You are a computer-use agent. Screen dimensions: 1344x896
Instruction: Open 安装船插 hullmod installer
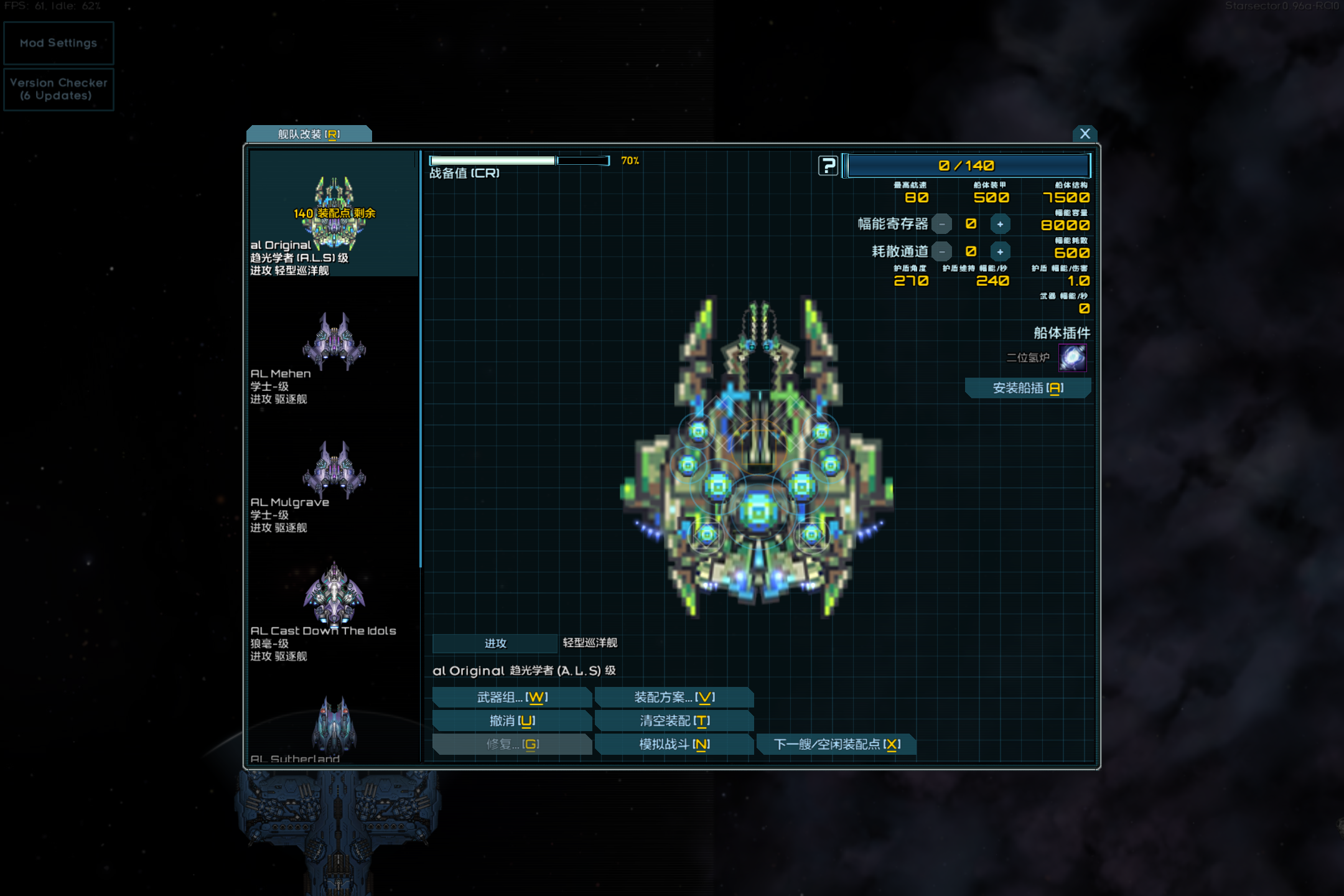1028,388
